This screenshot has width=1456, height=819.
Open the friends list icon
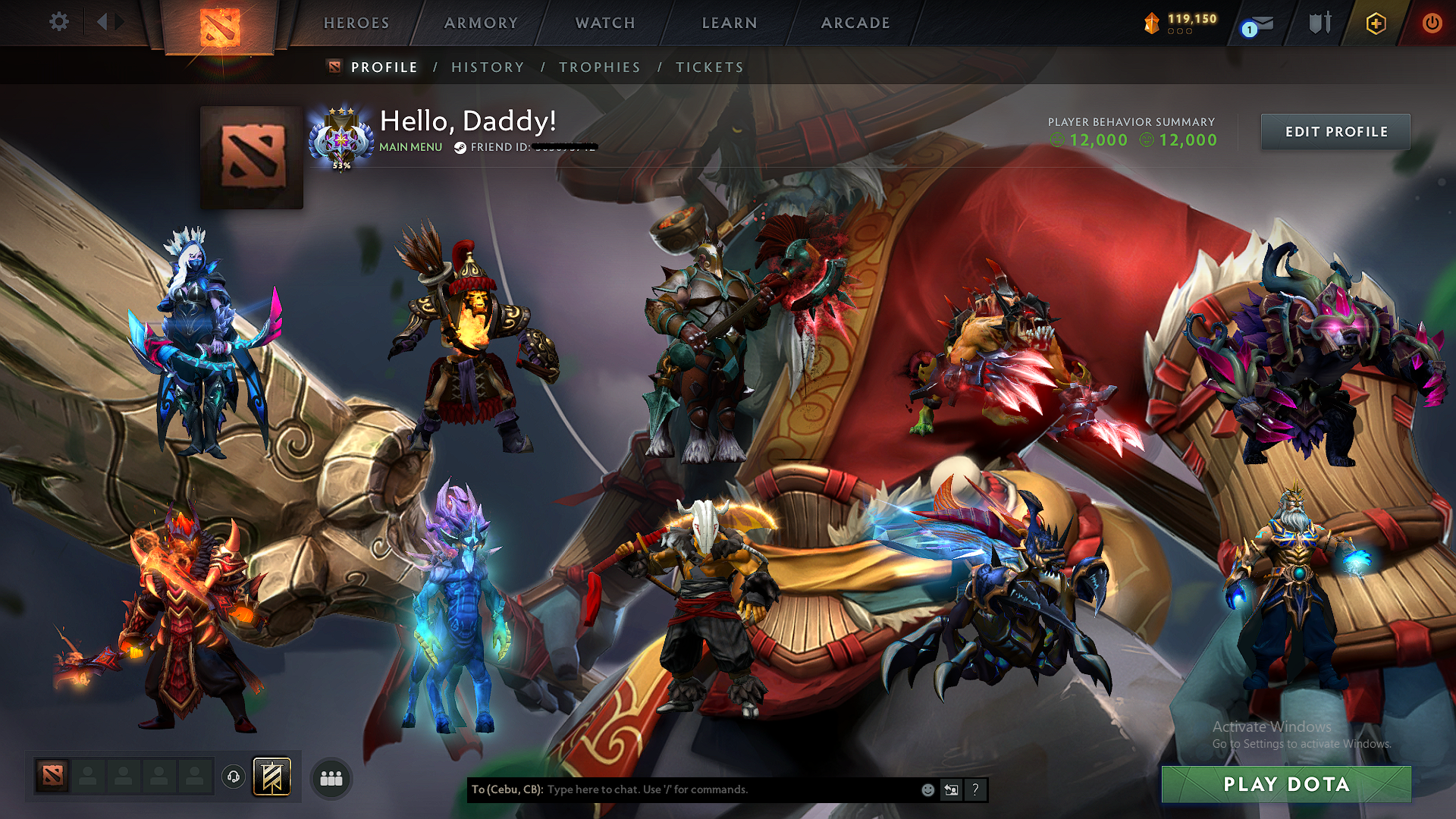[x=331, y=778]
